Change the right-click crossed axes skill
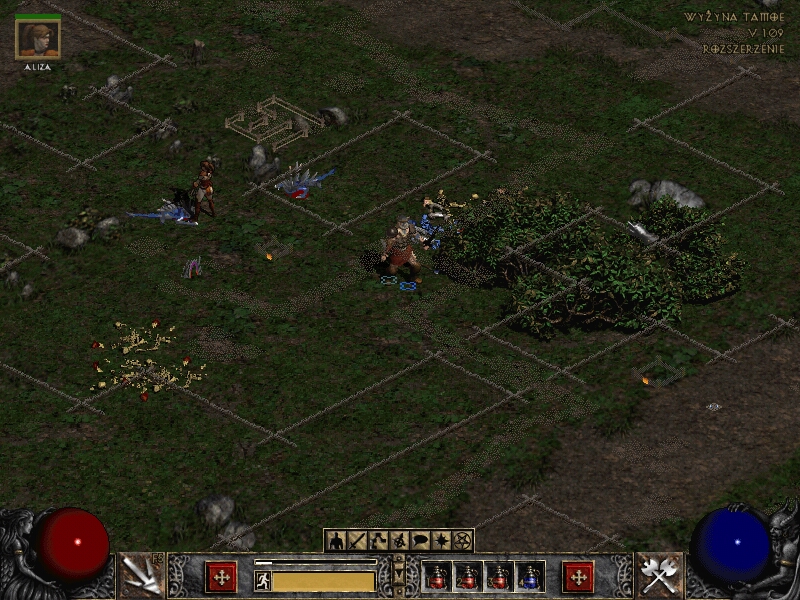 click(x=659, y=575)
